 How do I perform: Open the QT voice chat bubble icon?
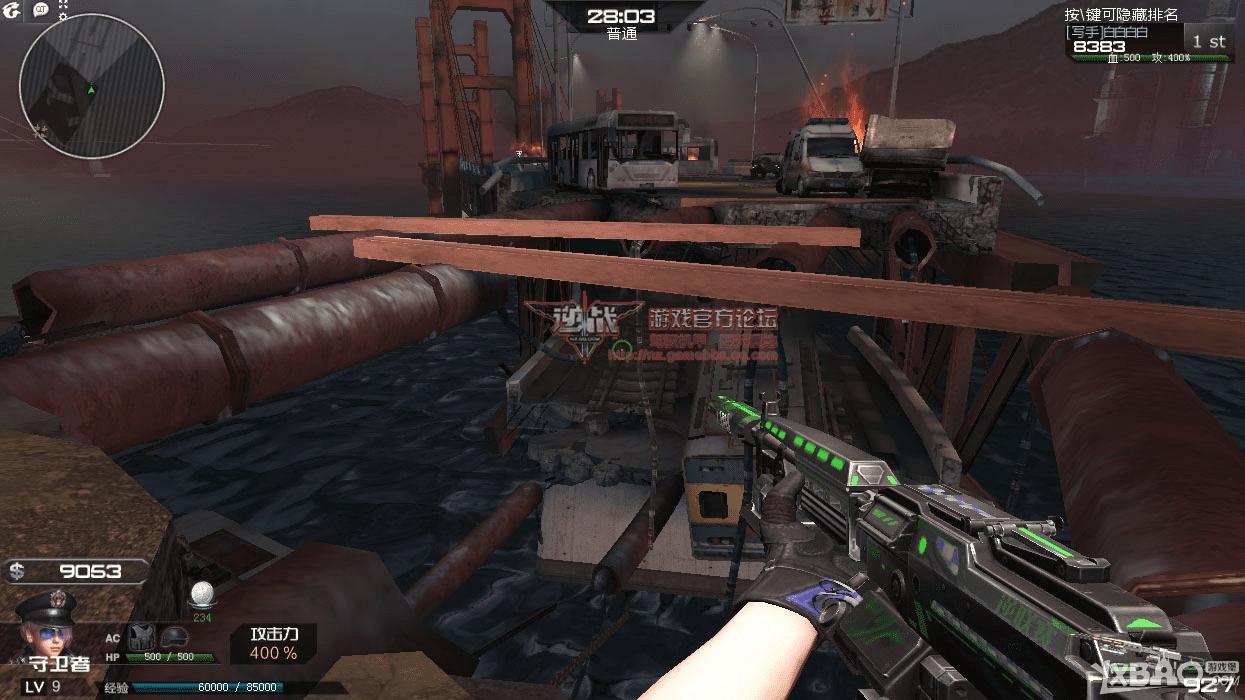pos(41,10)
